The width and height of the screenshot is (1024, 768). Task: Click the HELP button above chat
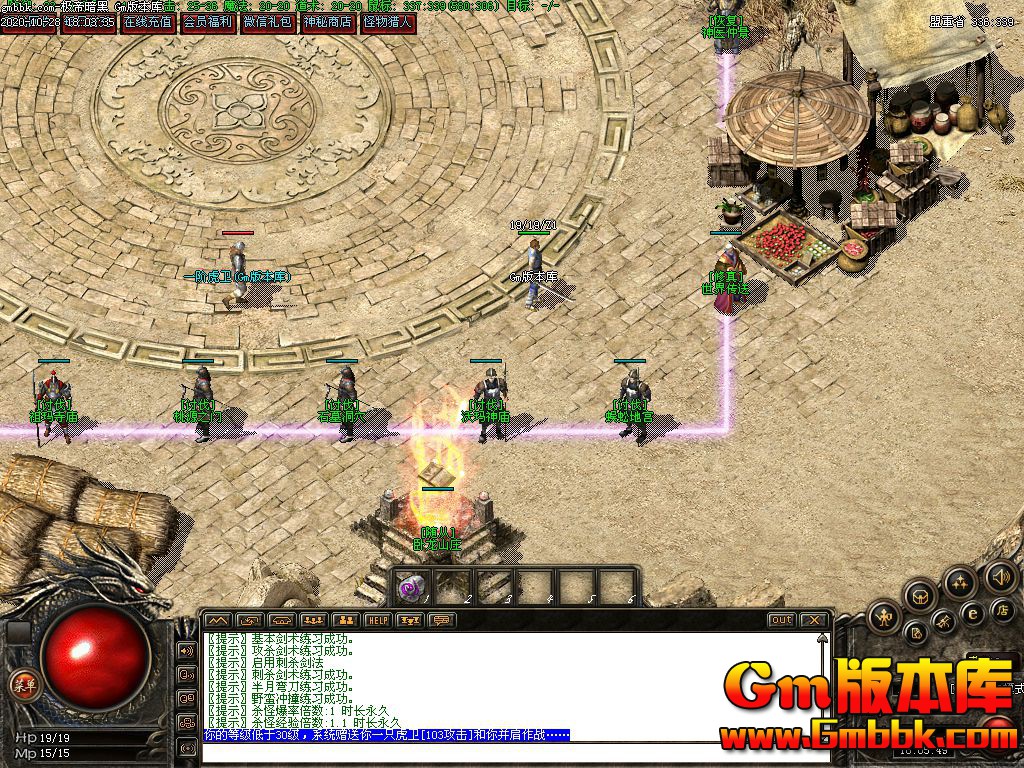pyautogui.click(x=377, y=620)
